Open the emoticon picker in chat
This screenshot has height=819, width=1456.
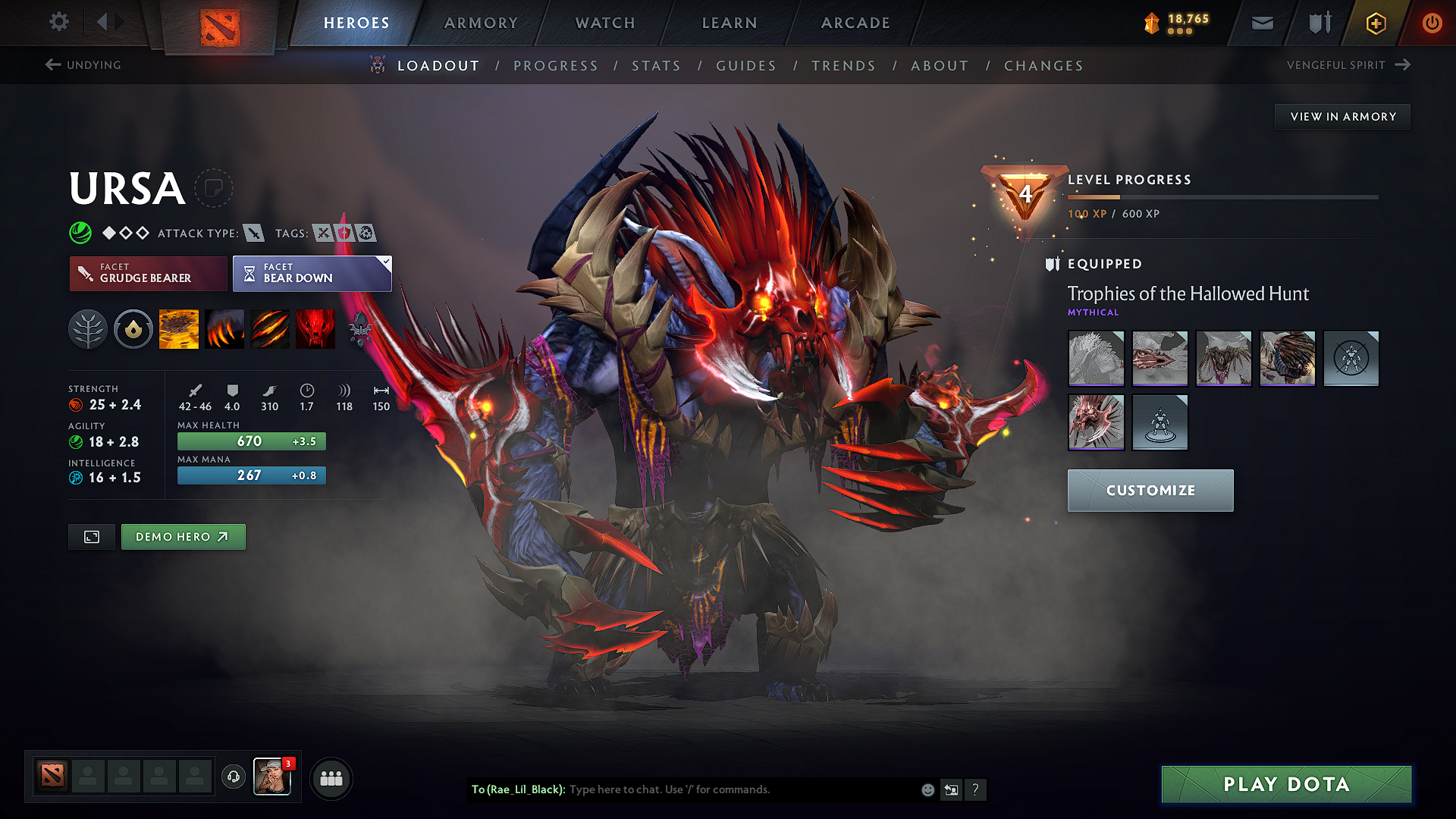click(927, 789)
